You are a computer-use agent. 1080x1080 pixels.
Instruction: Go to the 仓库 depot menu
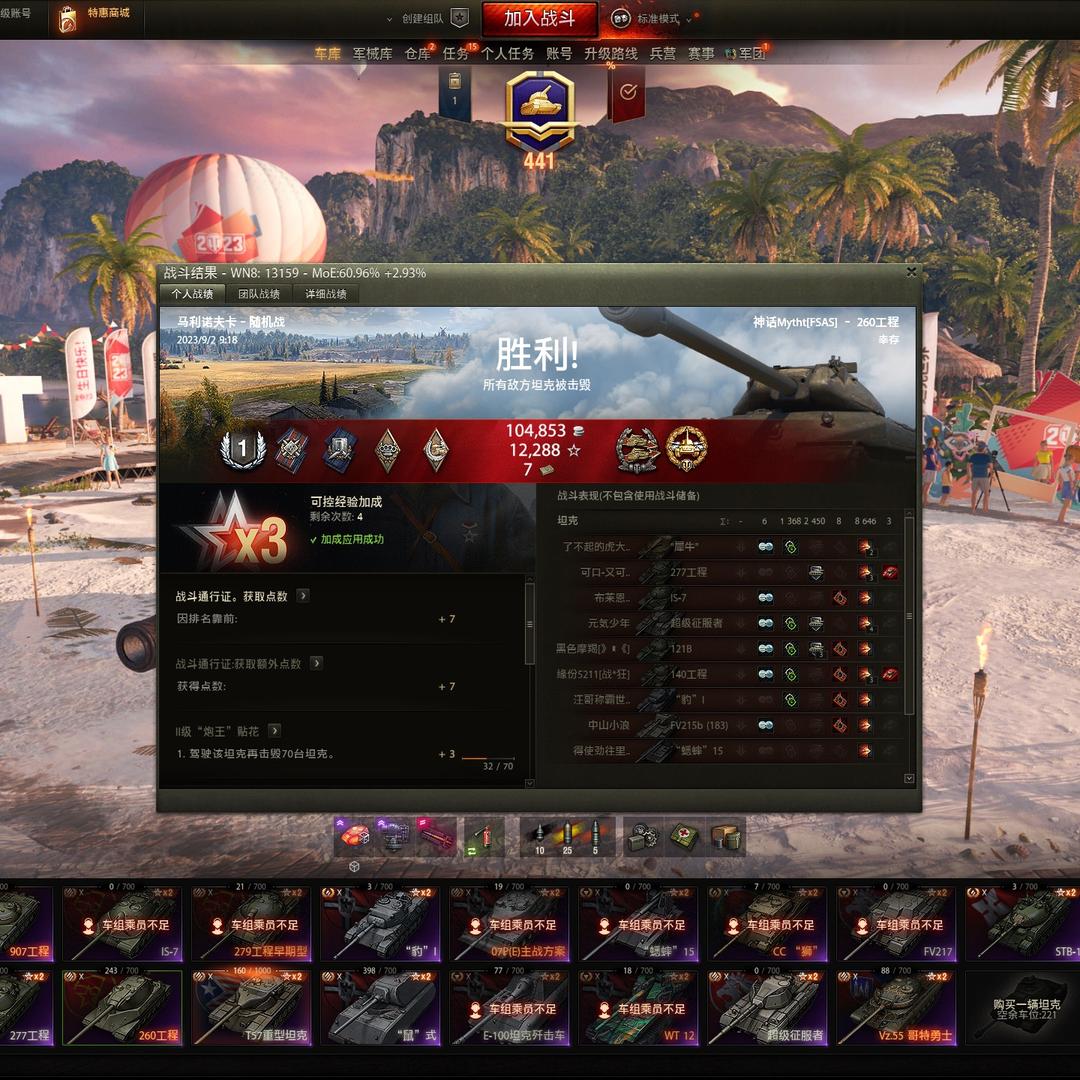tap(417, 54)
